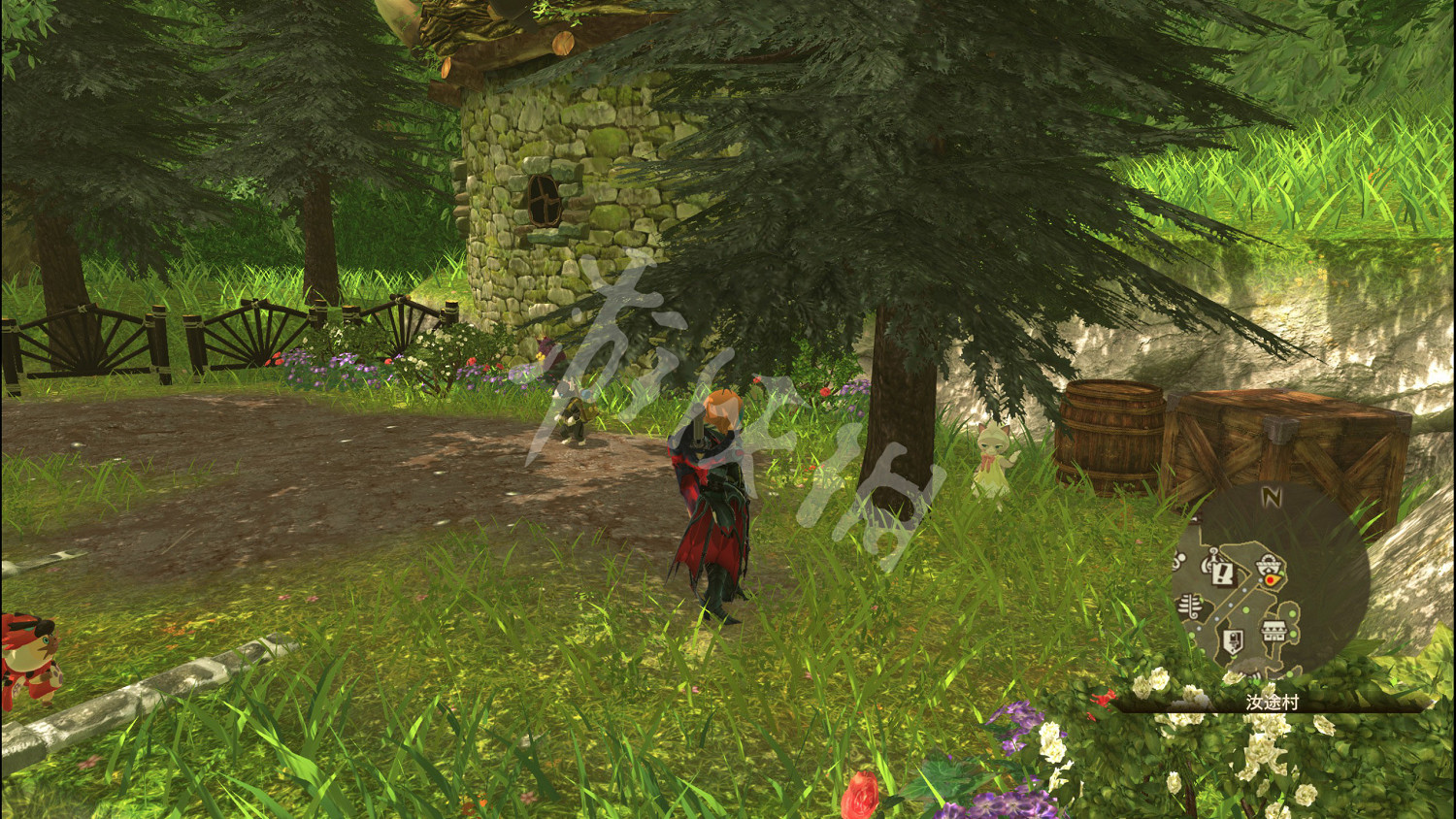Click the round window of the stone house
This screenshot has width=1456, height=819.
tap(545, 201)
